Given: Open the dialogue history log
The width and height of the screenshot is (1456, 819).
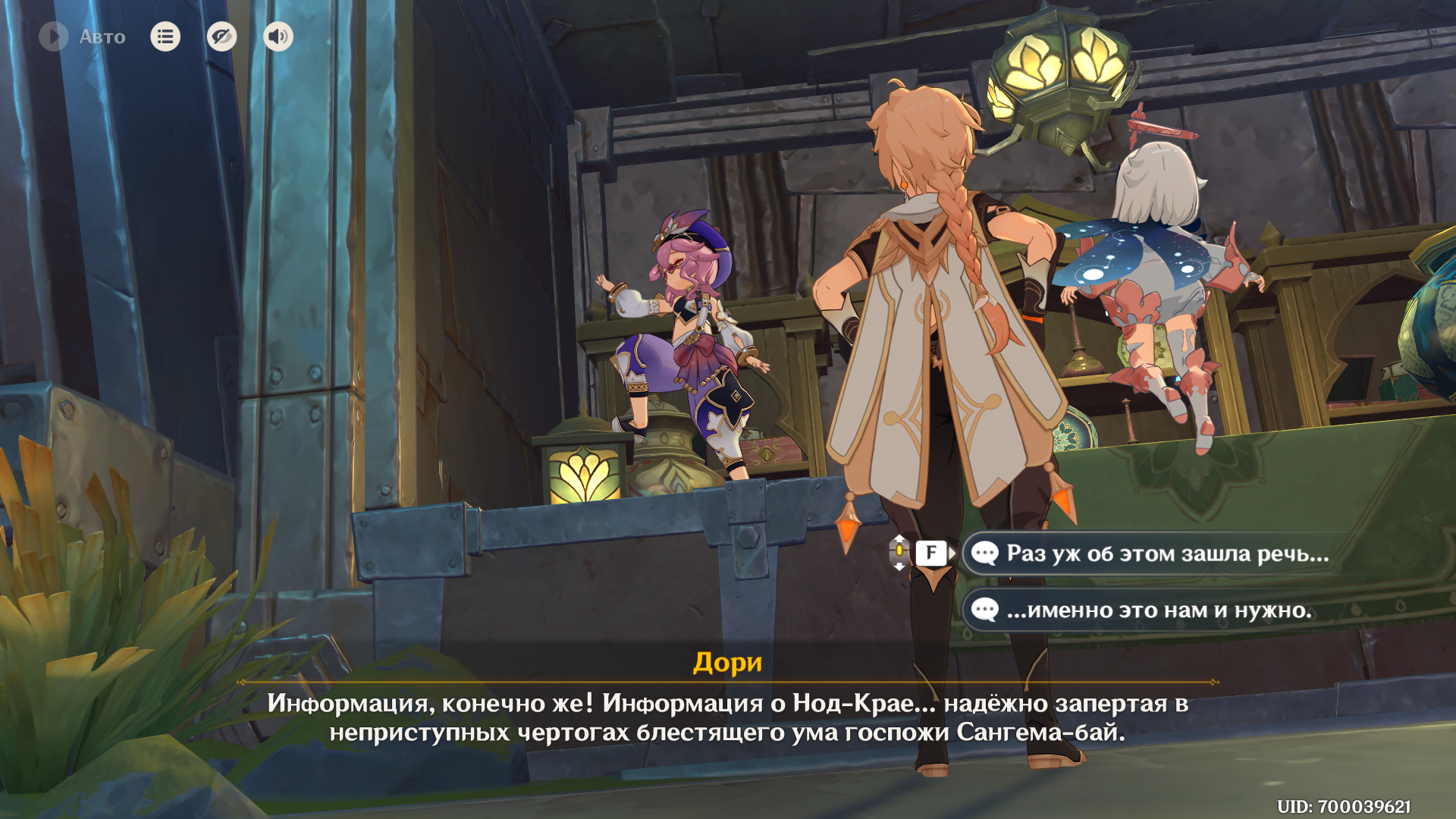Looking at the screenshot, I should click(x=165, y=36).
